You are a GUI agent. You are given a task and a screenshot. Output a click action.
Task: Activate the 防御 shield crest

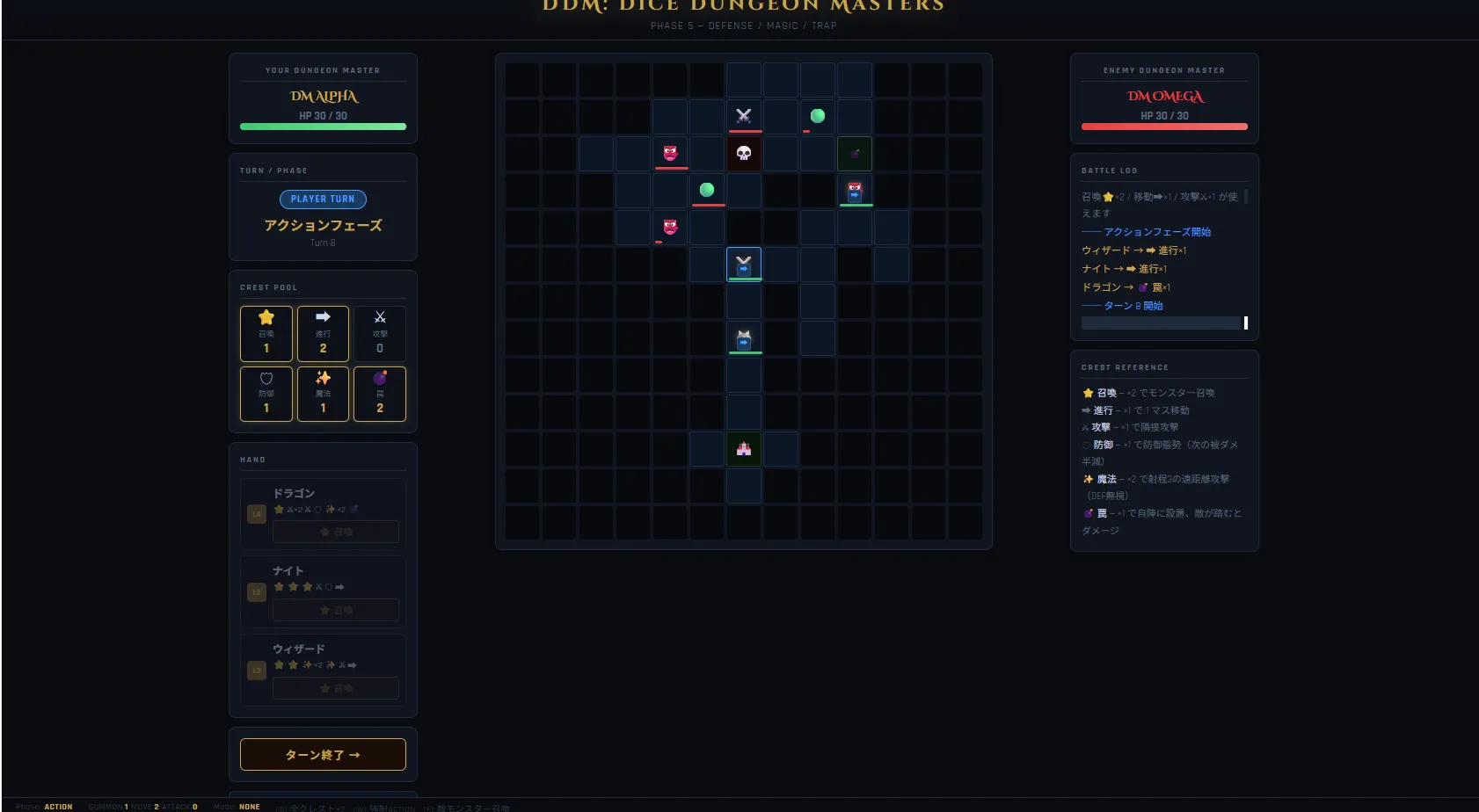click(266, 394)
